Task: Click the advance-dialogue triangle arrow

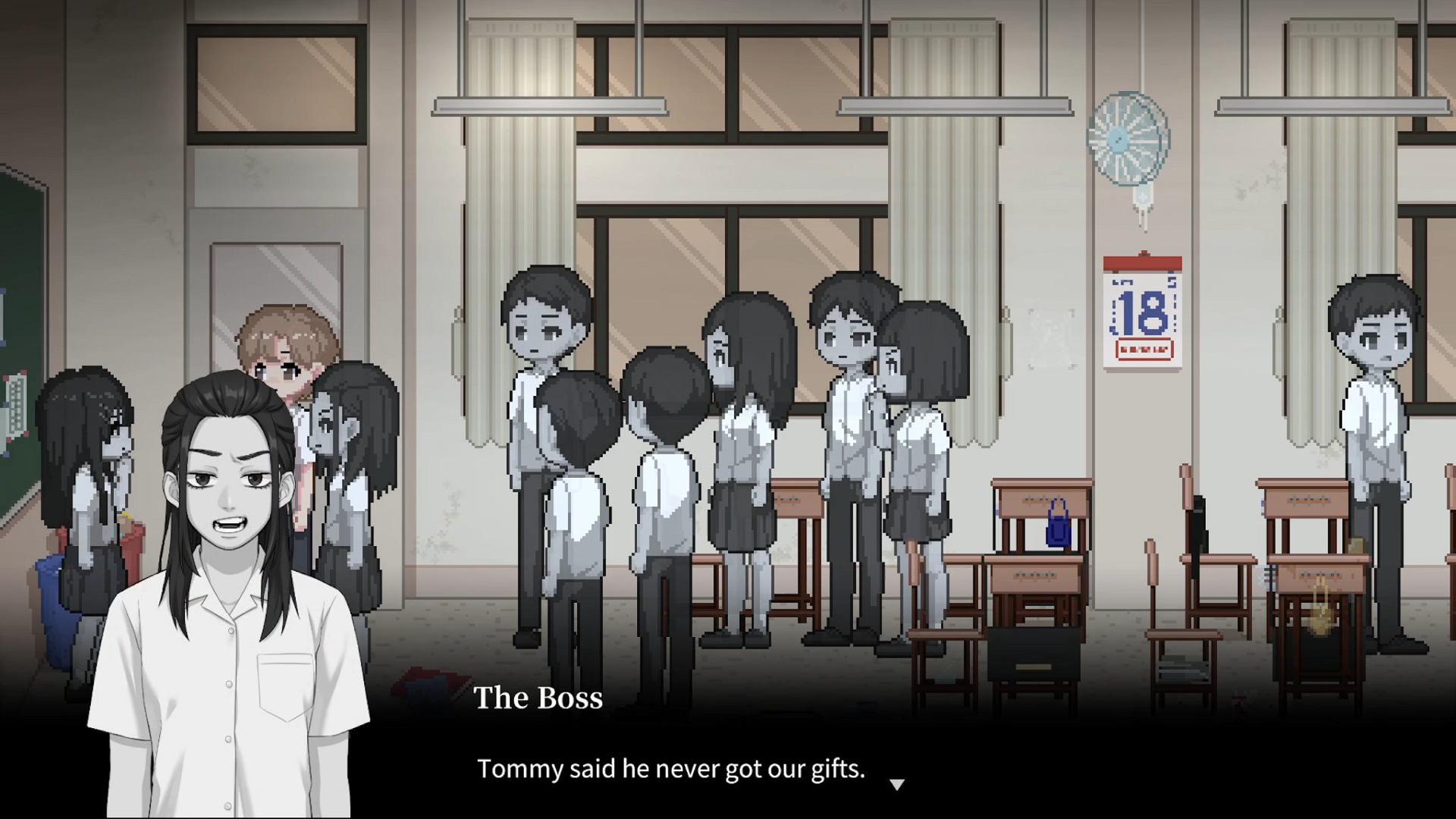Action: point(898,785)
